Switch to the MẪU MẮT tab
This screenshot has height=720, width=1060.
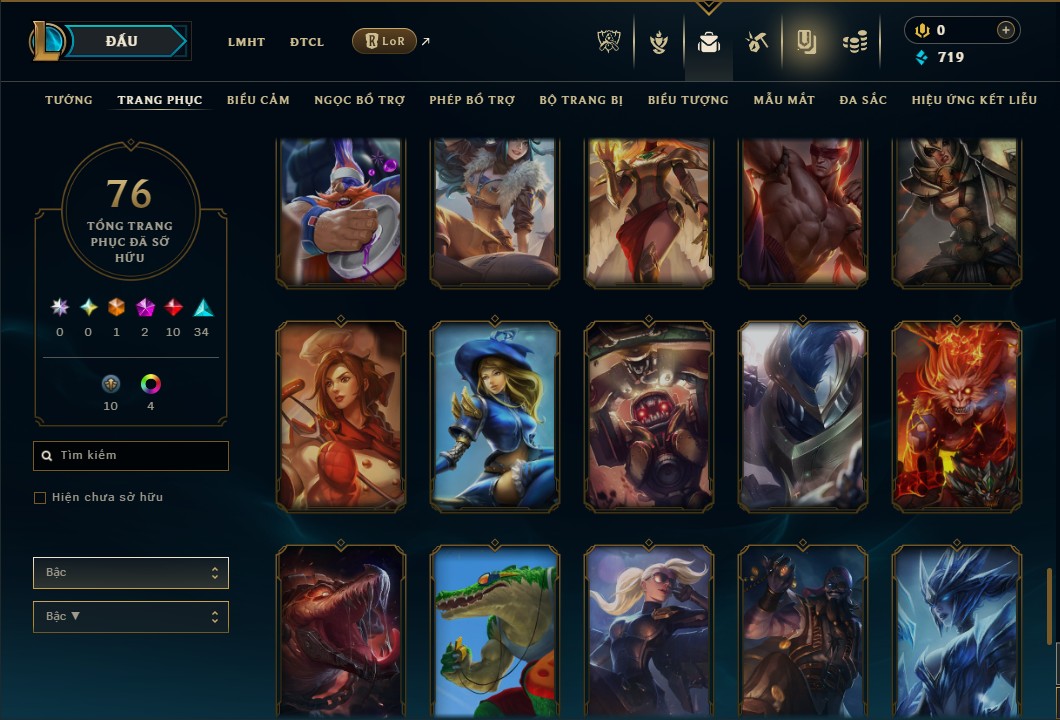[x=784, y=100]
